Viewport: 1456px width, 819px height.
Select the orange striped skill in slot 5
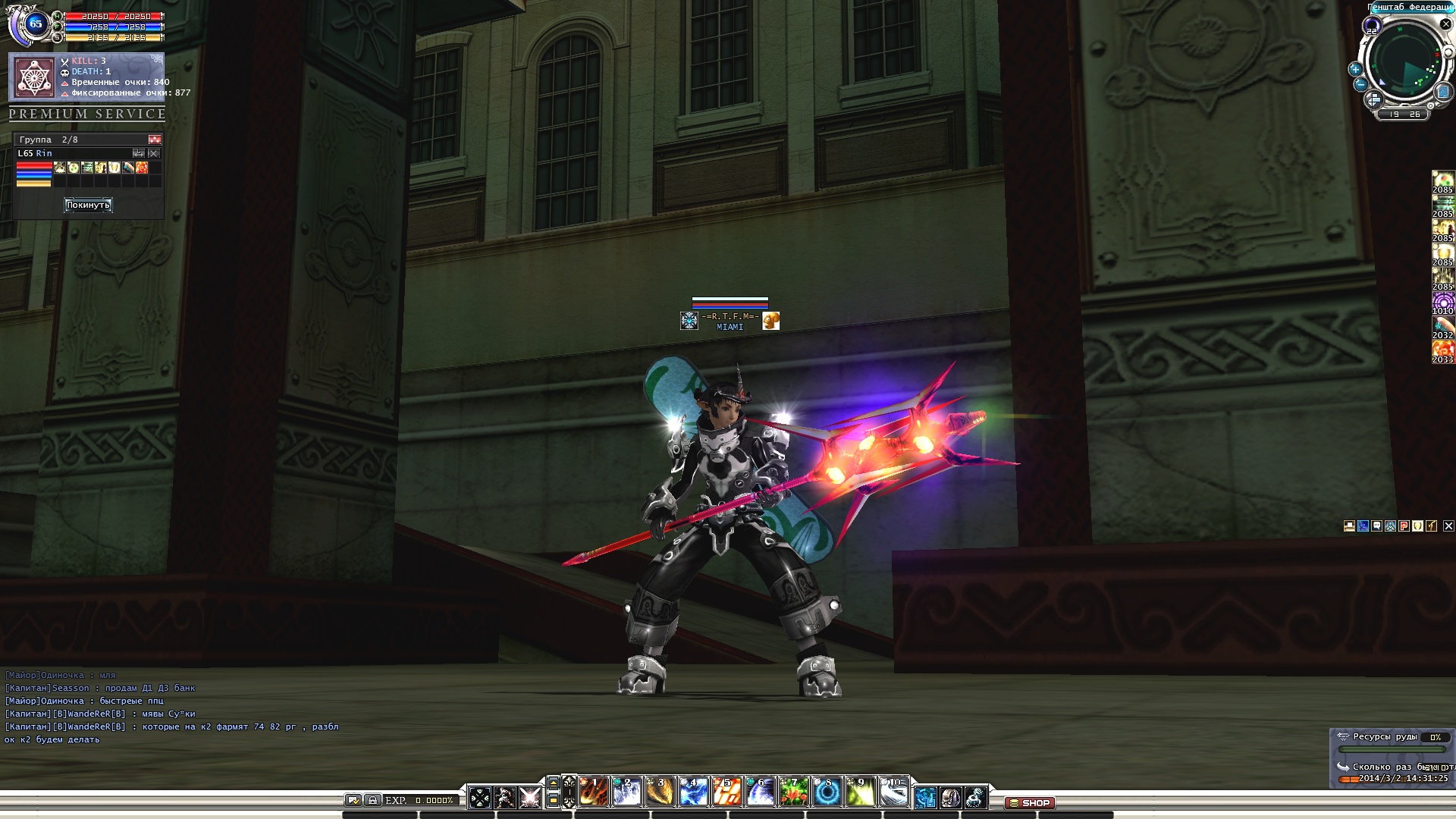tap(726, 793)
